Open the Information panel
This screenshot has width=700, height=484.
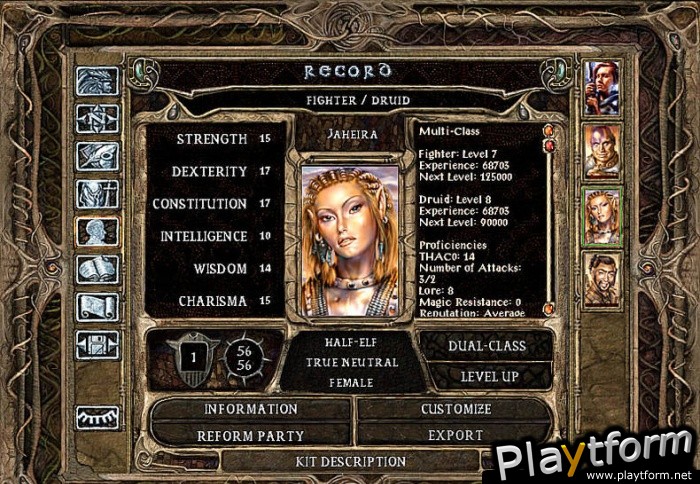coord(250,409)
